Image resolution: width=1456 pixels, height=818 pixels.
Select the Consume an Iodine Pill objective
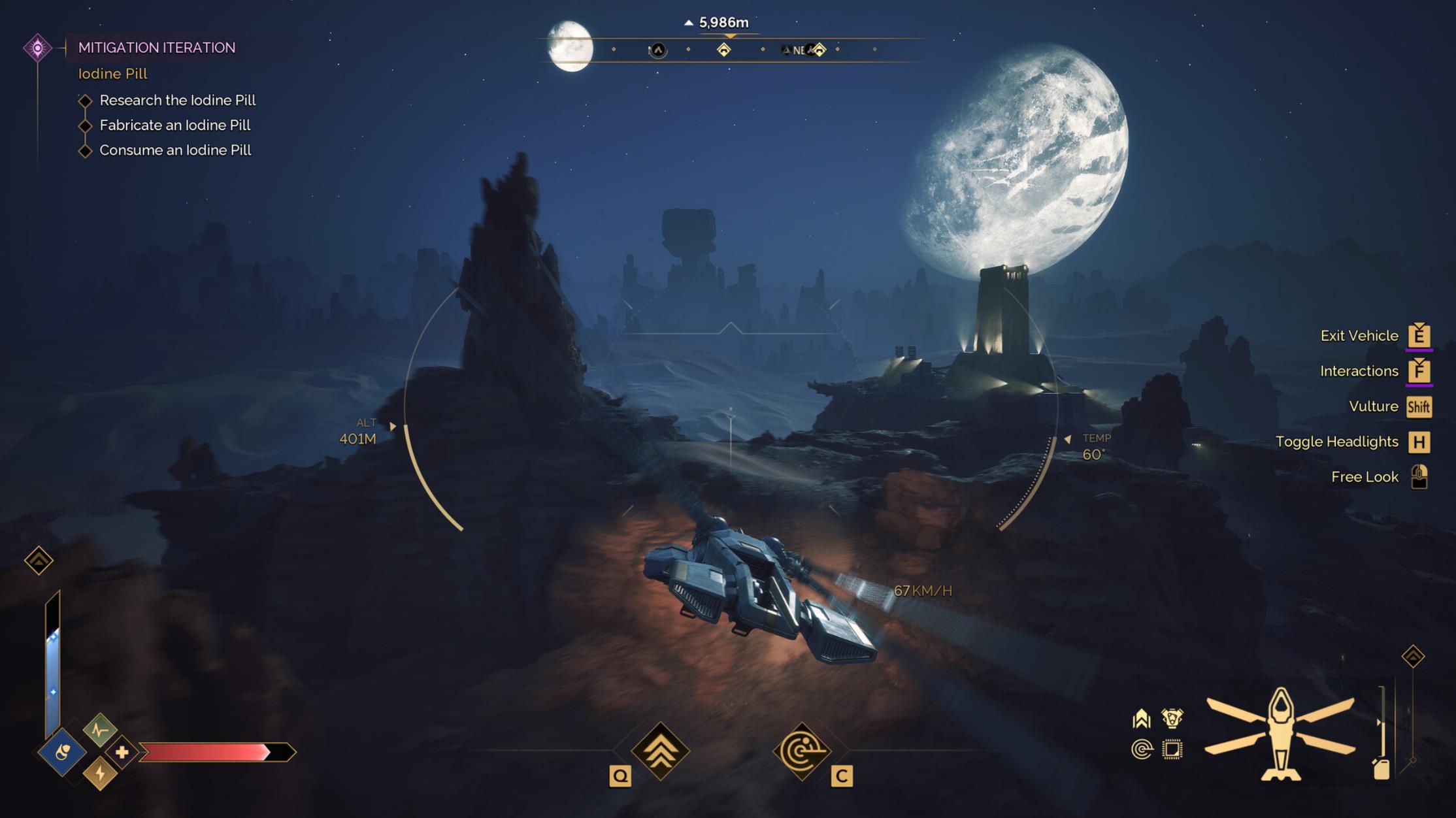click(x=175, y=150)
